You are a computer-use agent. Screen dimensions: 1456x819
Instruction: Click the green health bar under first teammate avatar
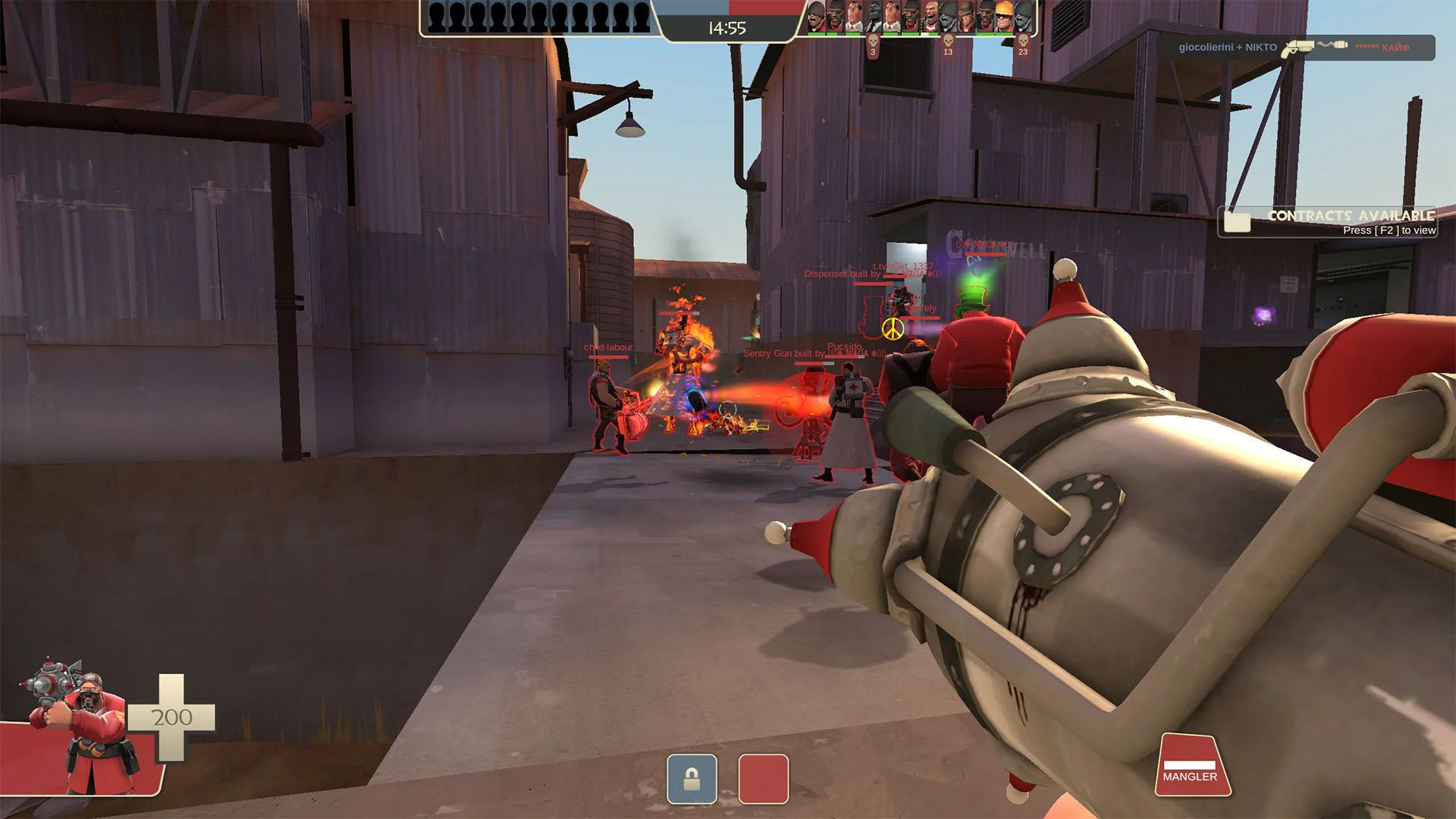(814, 35)
